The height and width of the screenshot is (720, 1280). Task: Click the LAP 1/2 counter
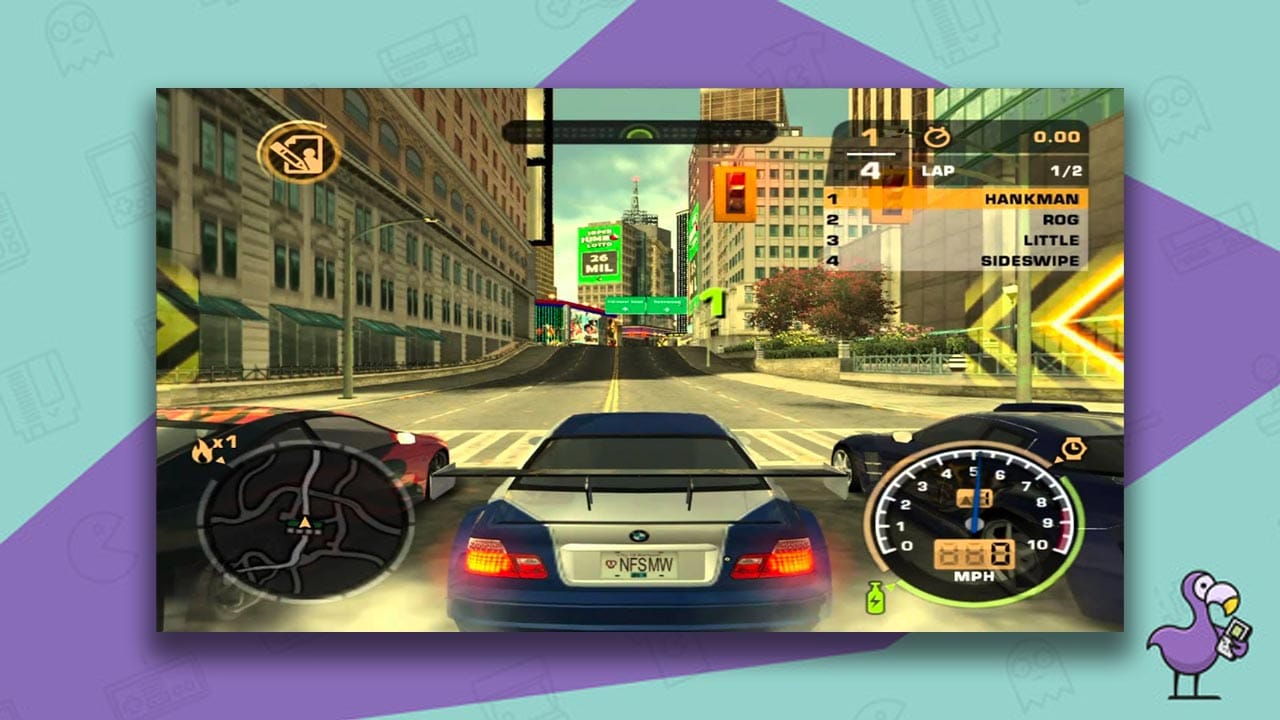[x=1000, y=169]
